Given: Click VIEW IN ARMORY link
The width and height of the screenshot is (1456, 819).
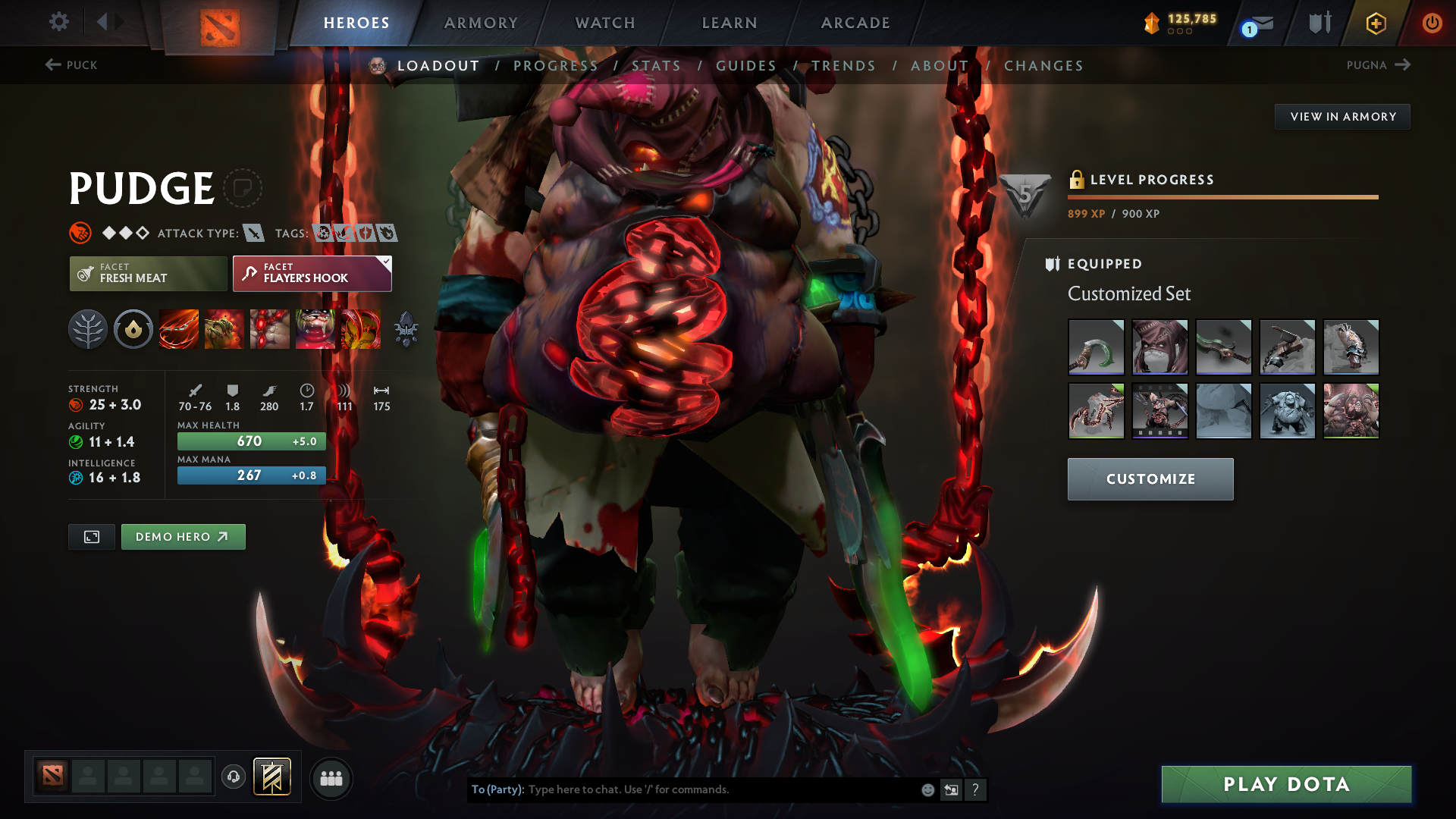Looking at the screenshot, I should 1342,117.
